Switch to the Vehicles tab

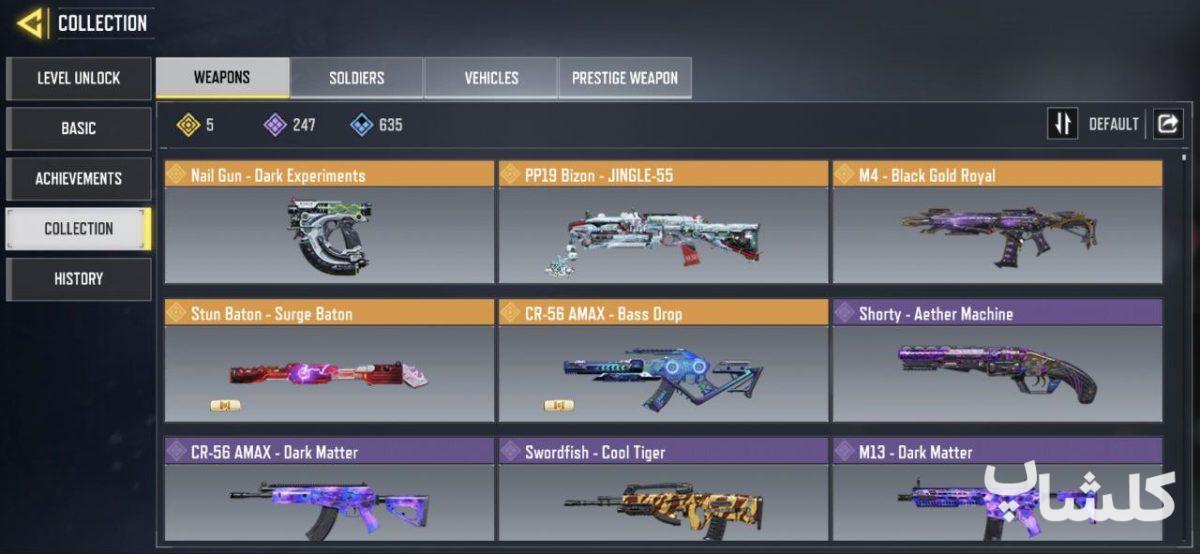tap(491, 77)
